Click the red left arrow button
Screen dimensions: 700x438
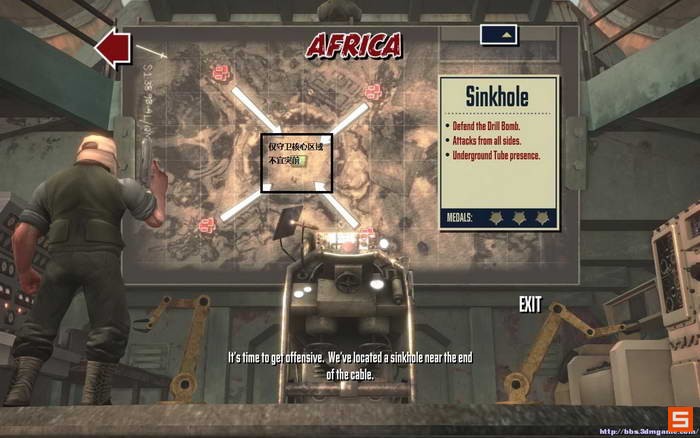112,48
